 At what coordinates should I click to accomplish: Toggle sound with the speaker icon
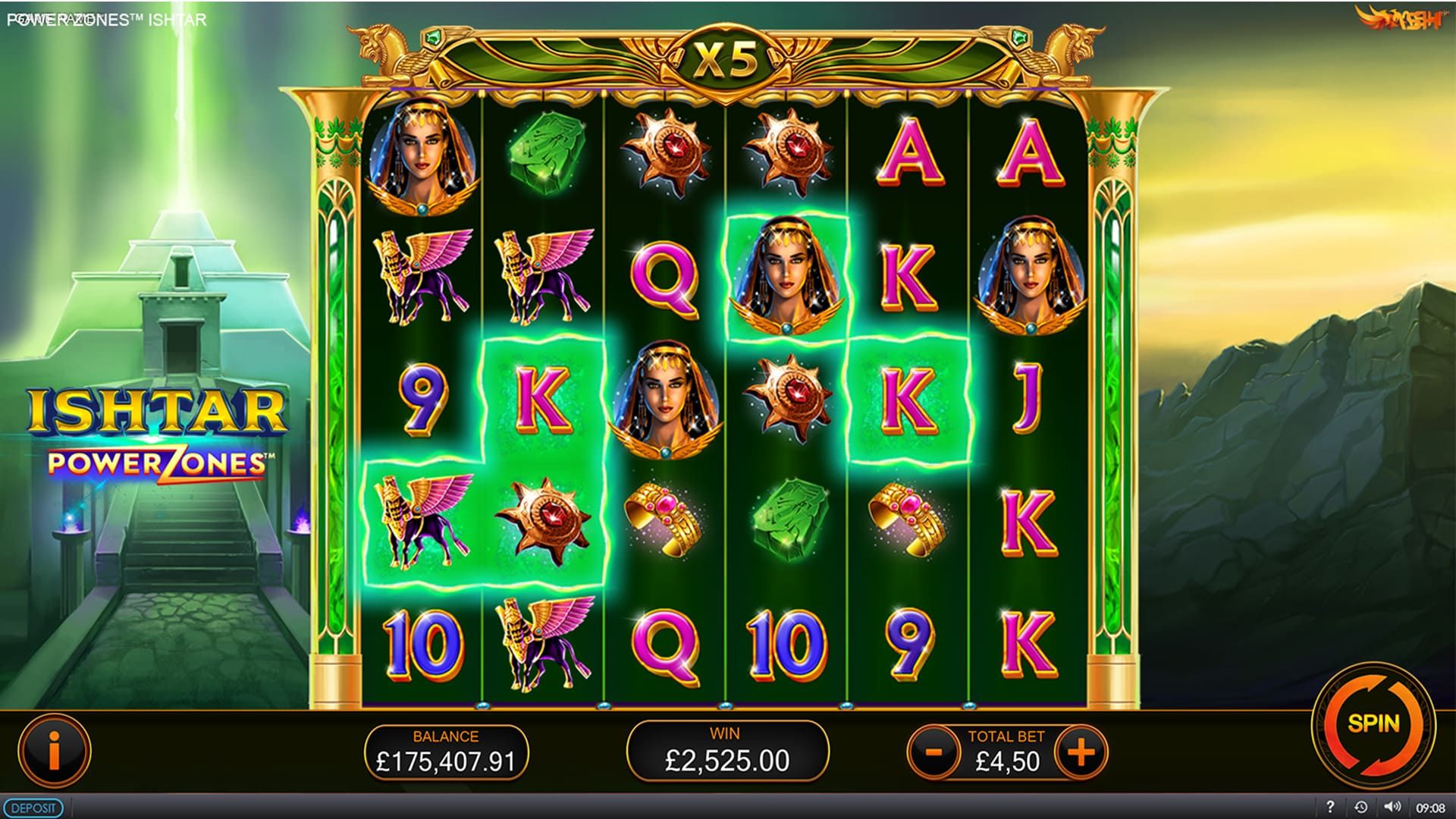click(1392, 808)
